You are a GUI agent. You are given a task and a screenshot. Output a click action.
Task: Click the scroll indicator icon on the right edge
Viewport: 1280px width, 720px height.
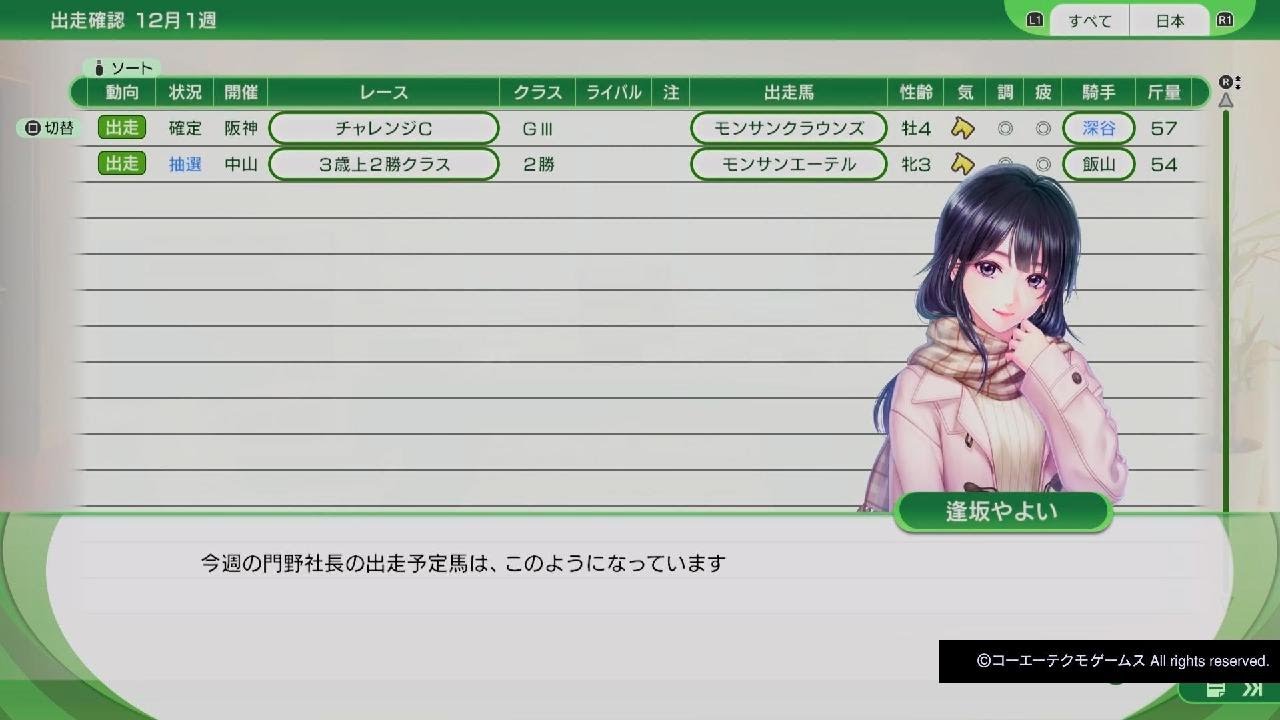[x=1226, y=85]
